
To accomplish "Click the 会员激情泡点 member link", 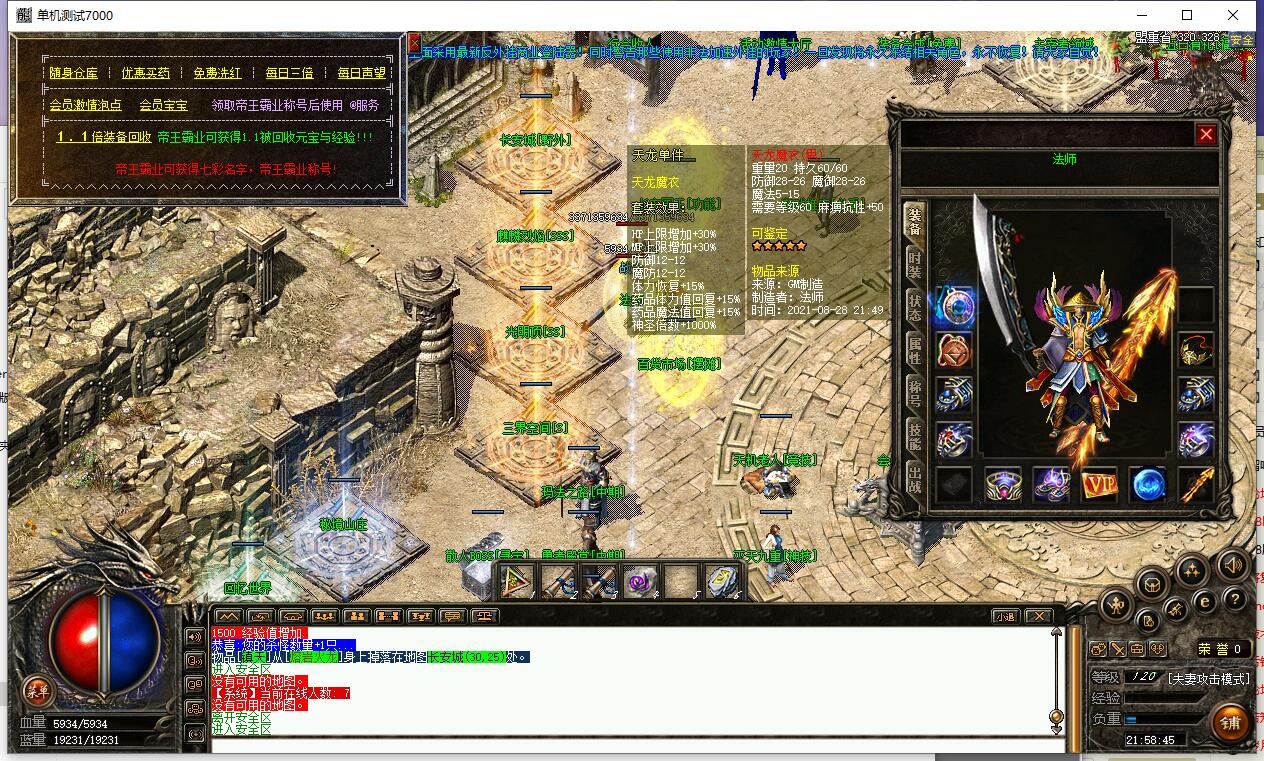I will click(x=85, y=105).
